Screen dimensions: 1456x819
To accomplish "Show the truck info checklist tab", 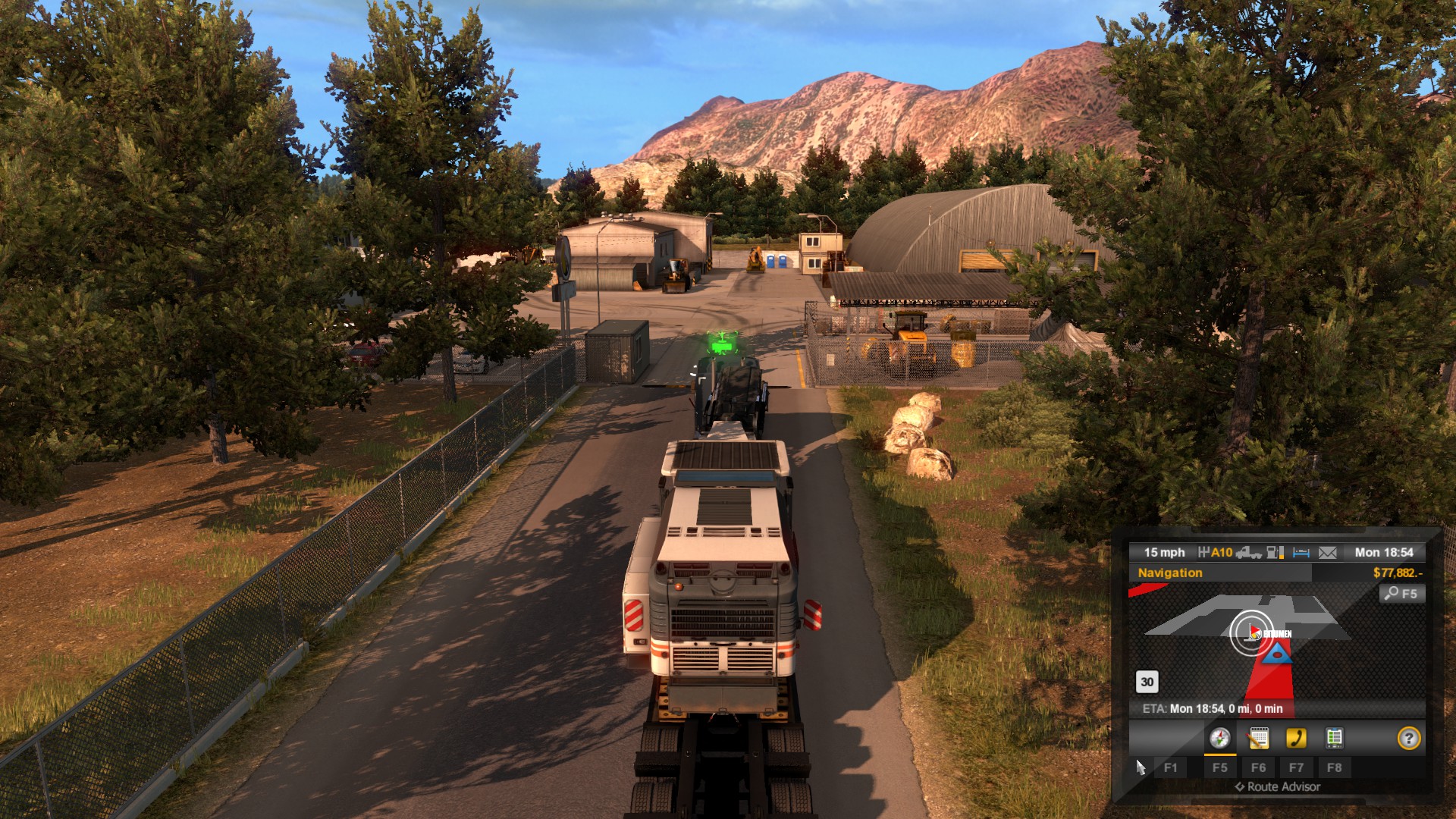I will pyautogui.click(x=1334, y=738).
